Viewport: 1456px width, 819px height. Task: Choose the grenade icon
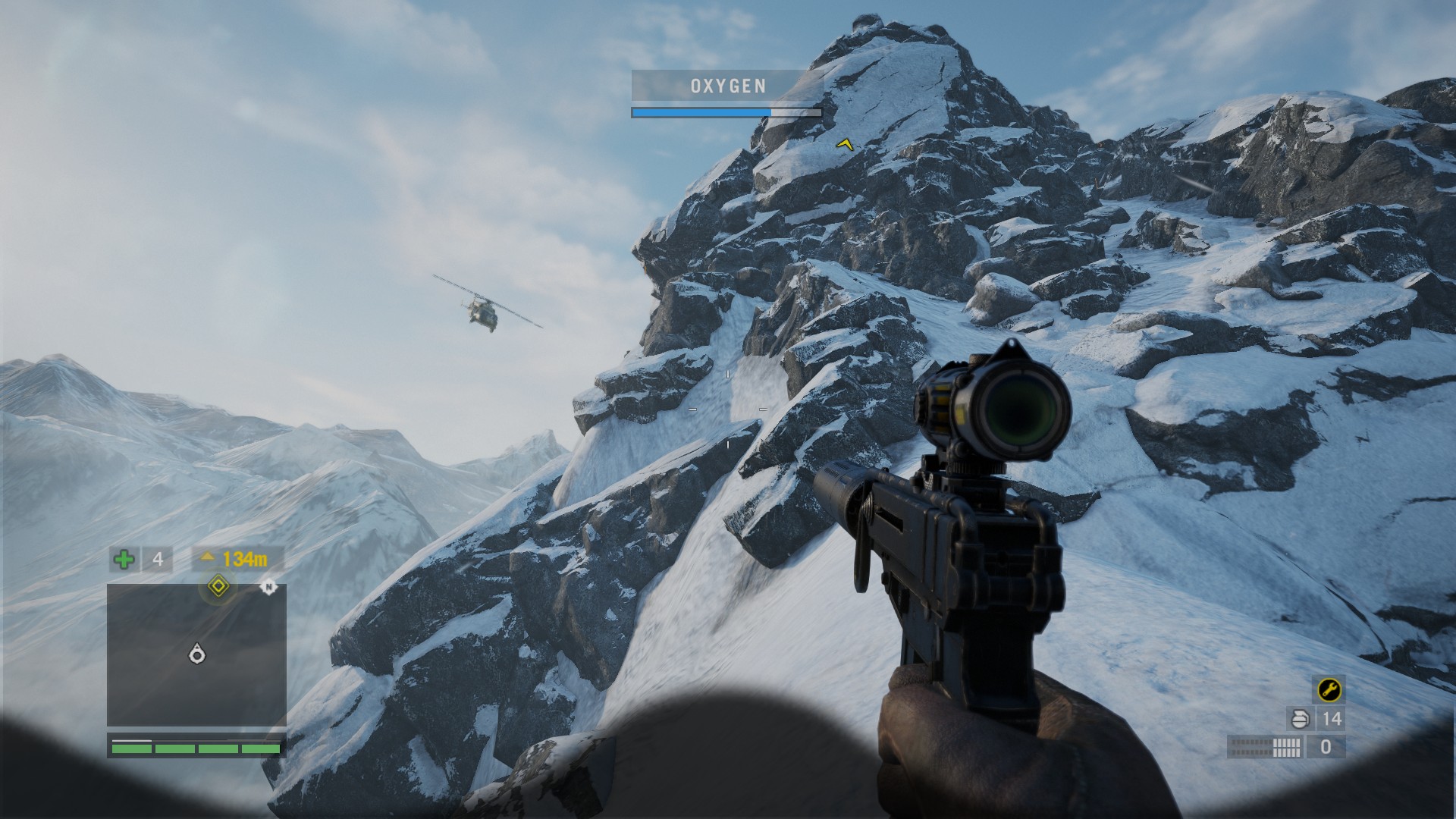click(1300, 719)
